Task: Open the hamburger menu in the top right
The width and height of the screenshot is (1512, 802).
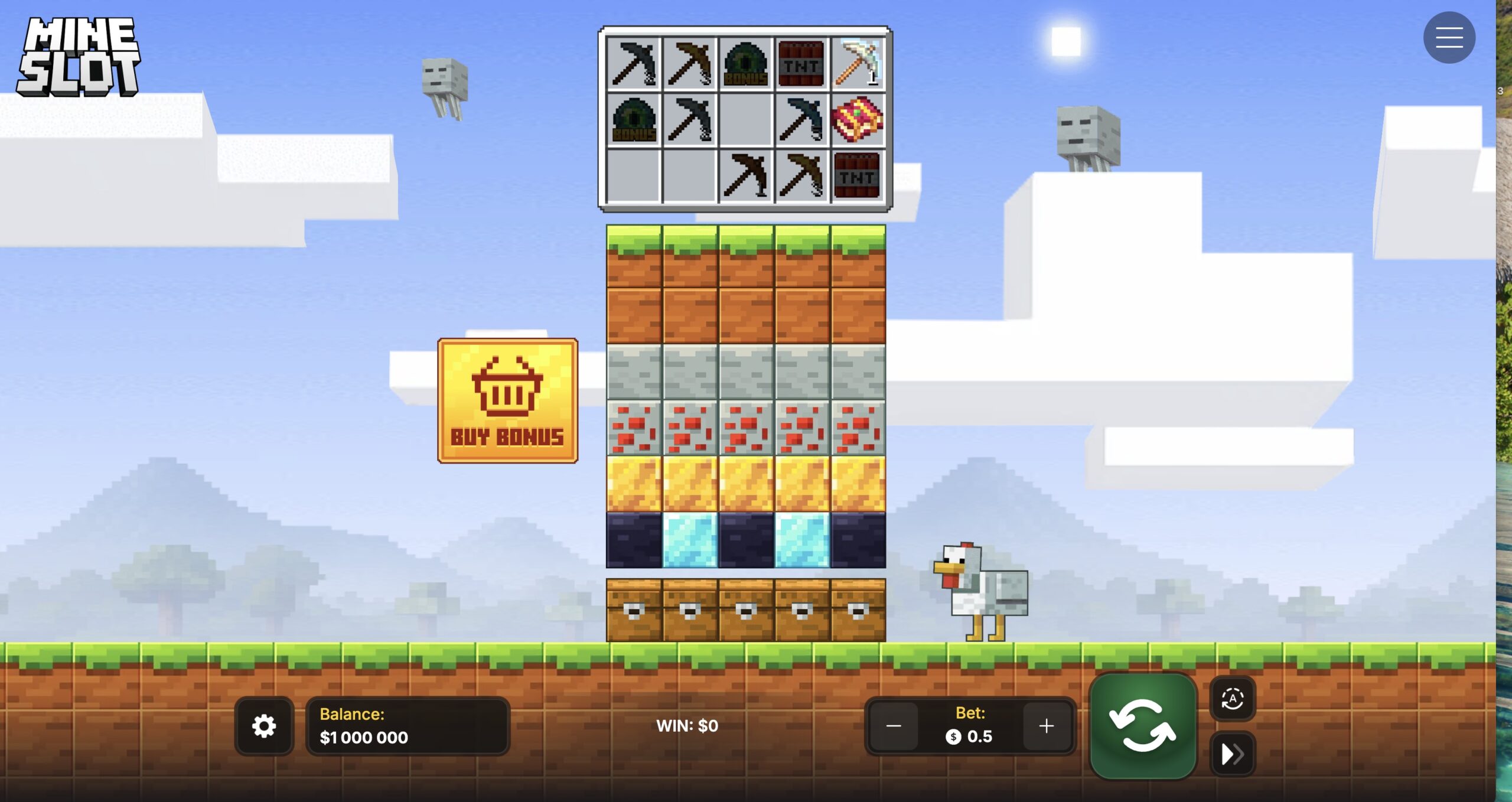Action: click(x=1450, y=37)
